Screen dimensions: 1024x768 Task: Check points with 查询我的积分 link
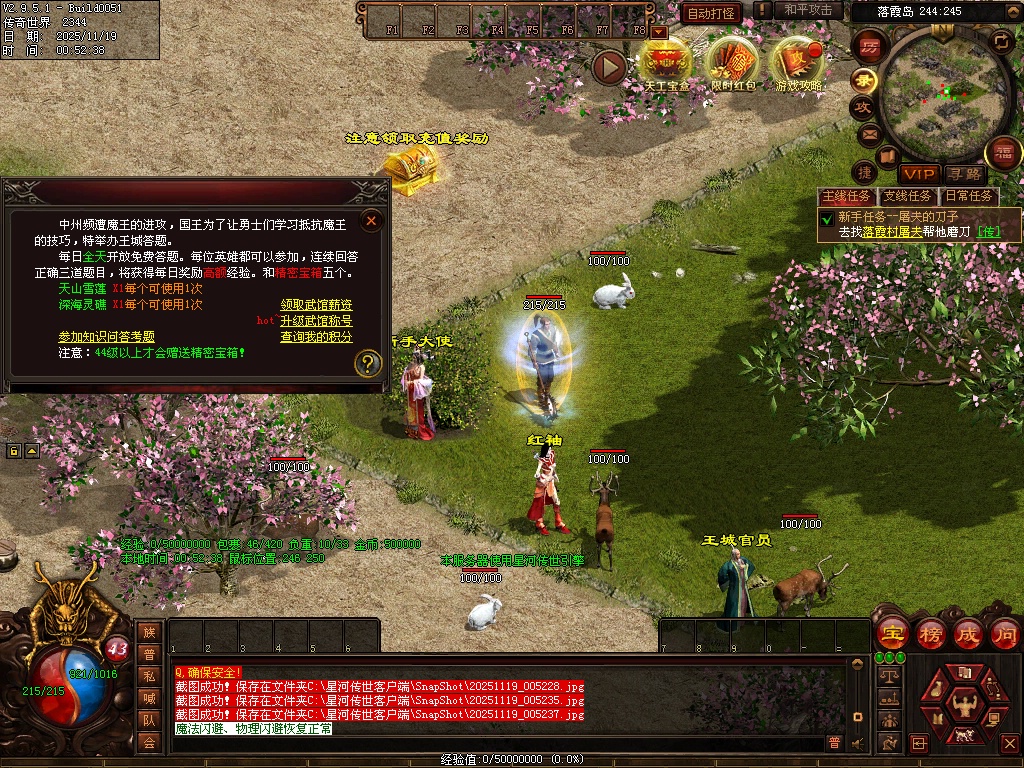pos(316,337)
